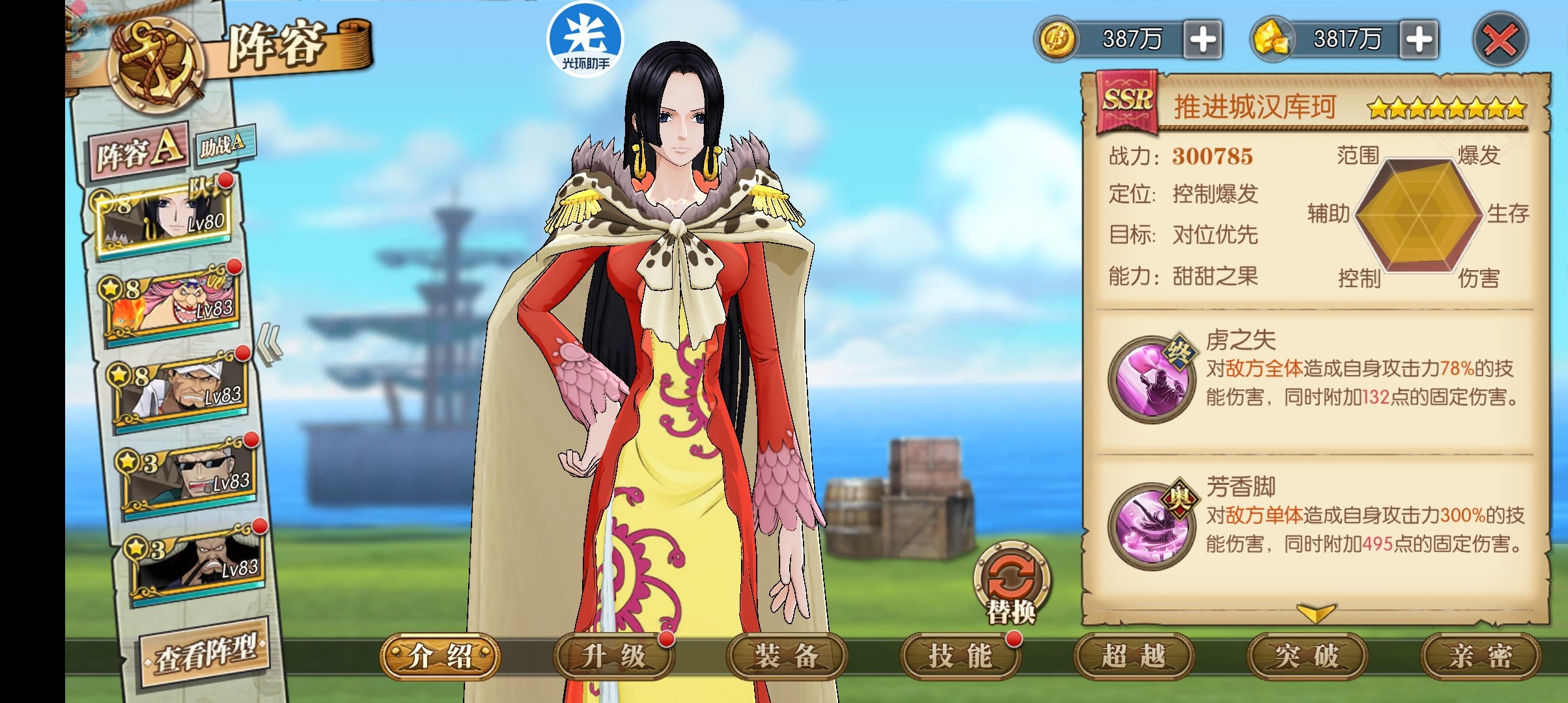Open the 装备 equipment tab
The image size is (1568, 703).
(x=787, y=656)
